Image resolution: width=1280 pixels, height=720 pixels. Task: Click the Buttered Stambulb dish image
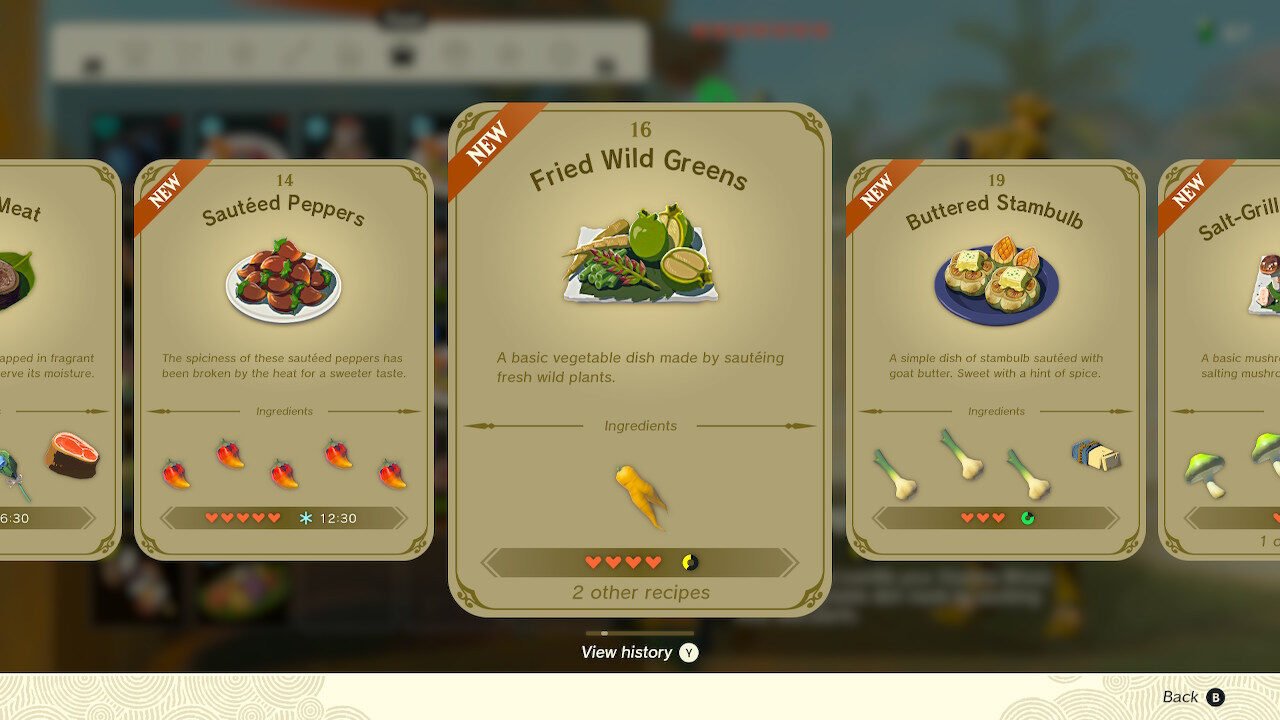(995, 281)
